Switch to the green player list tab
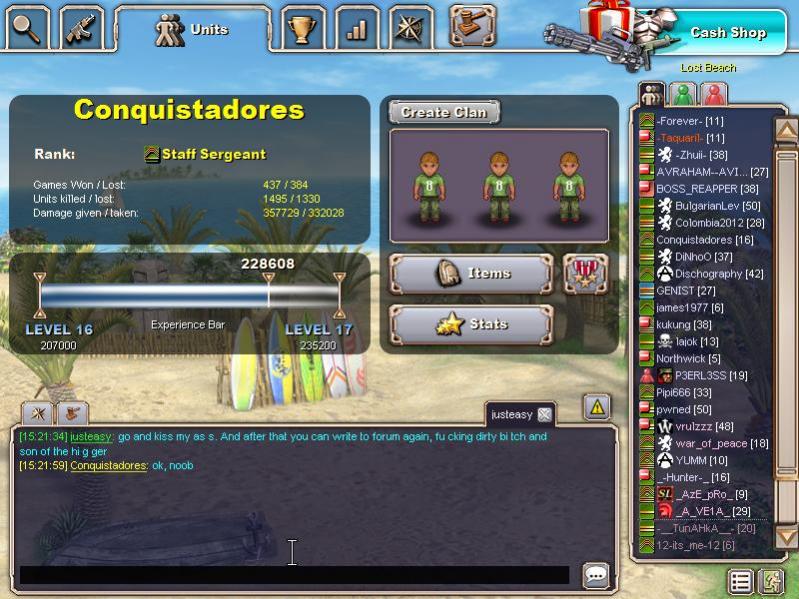This screenshot has width=799, height=599. (683, 94)
